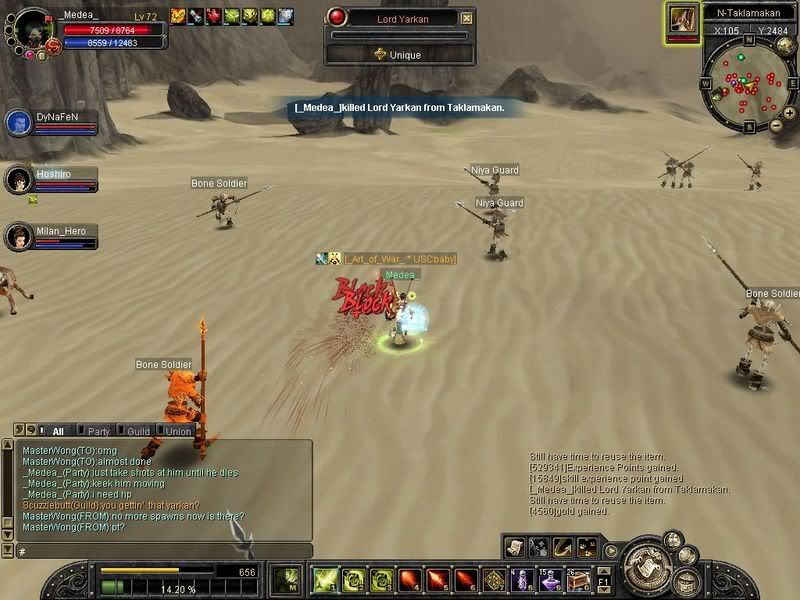This screenshot has height=600, width=800.
Task: Close the Lord Yarkan target window
Action: click(x=466, y=17)
